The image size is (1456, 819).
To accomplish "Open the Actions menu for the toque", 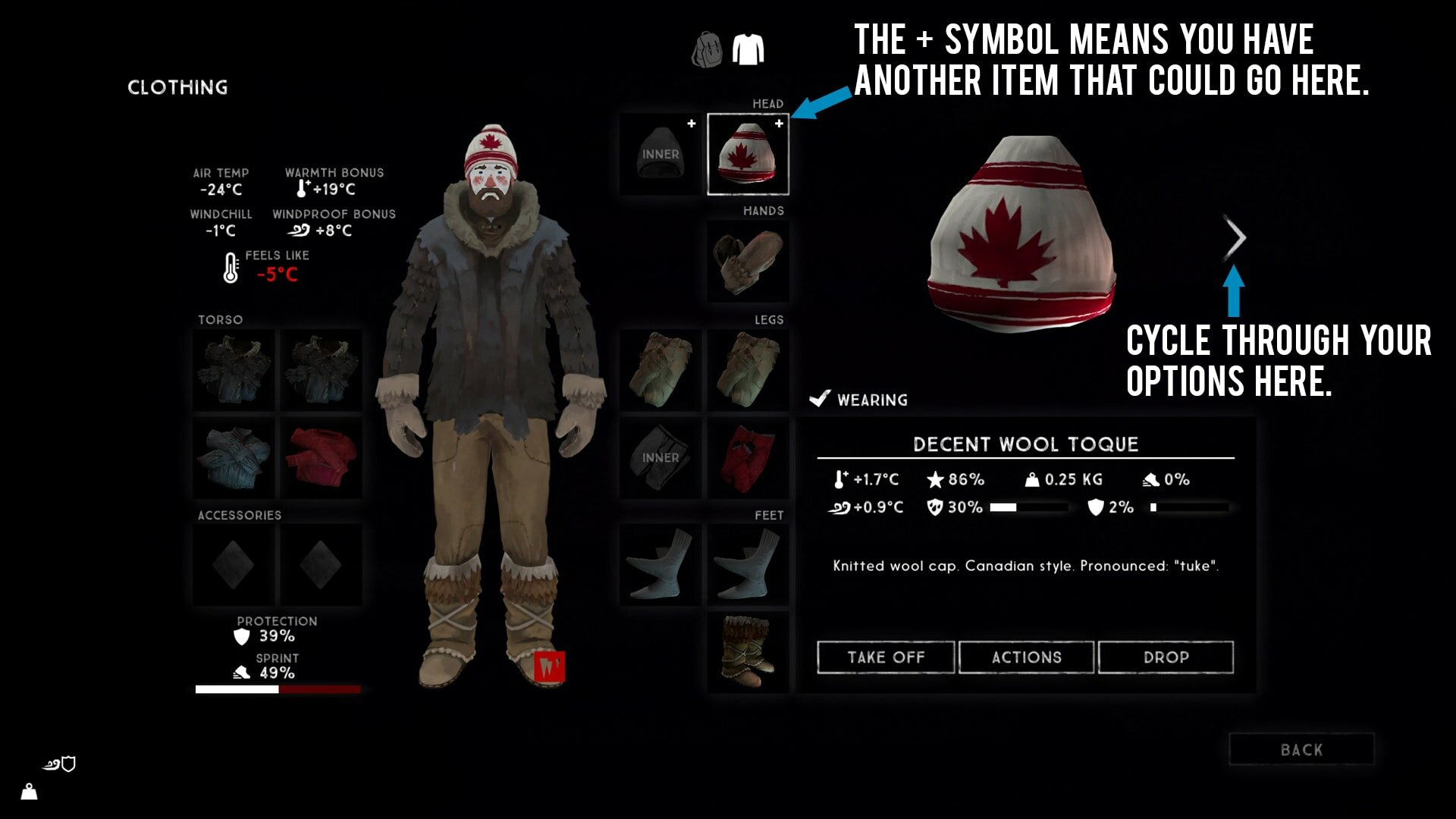I will pos(1026,657).
